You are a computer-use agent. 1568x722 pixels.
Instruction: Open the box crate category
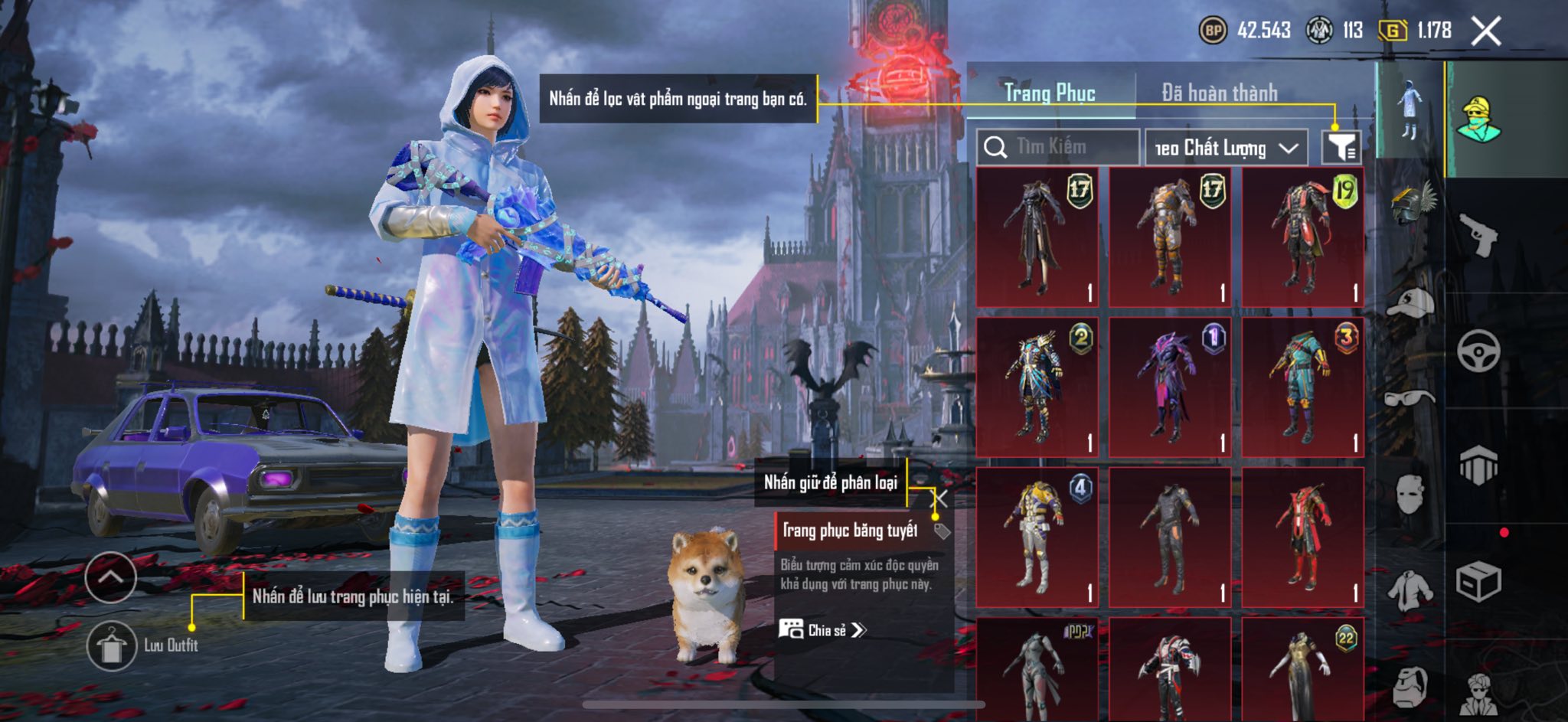click(x=1478, y=582)
